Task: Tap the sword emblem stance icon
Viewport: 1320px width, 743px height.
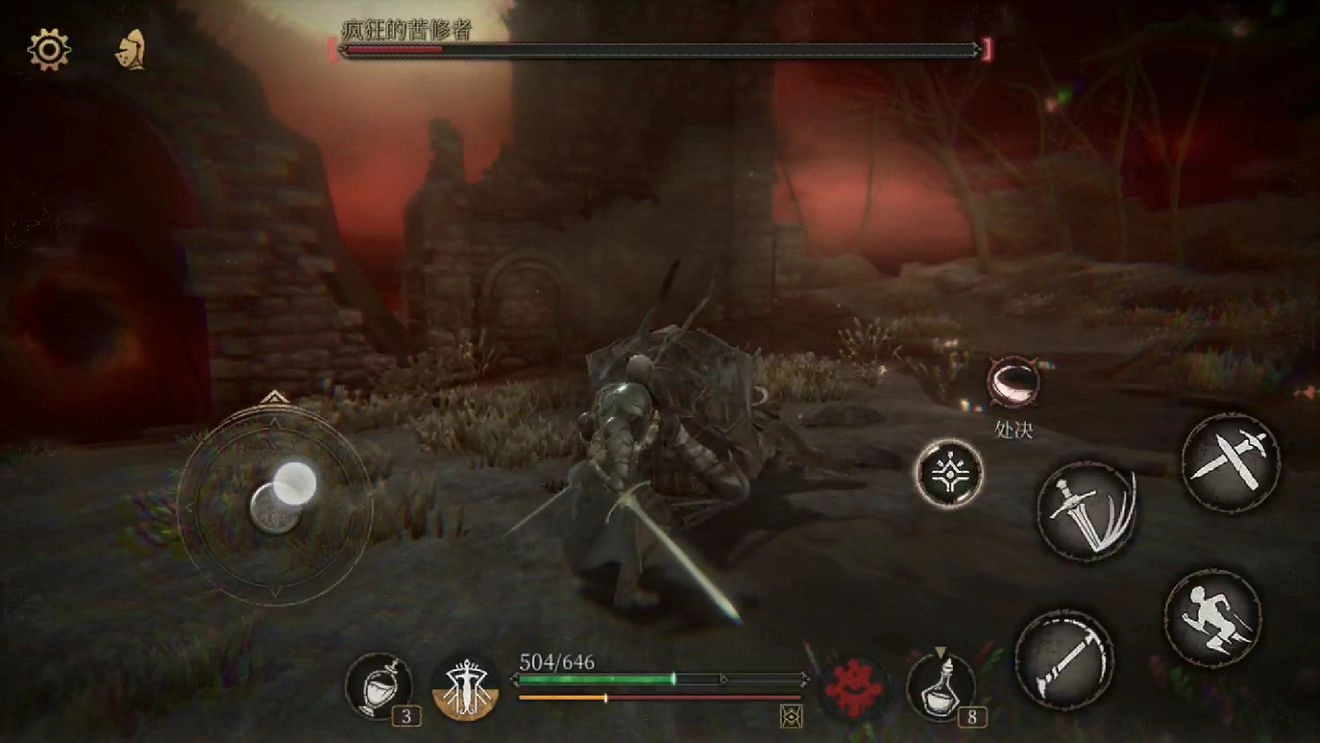Action: point(467,688)
